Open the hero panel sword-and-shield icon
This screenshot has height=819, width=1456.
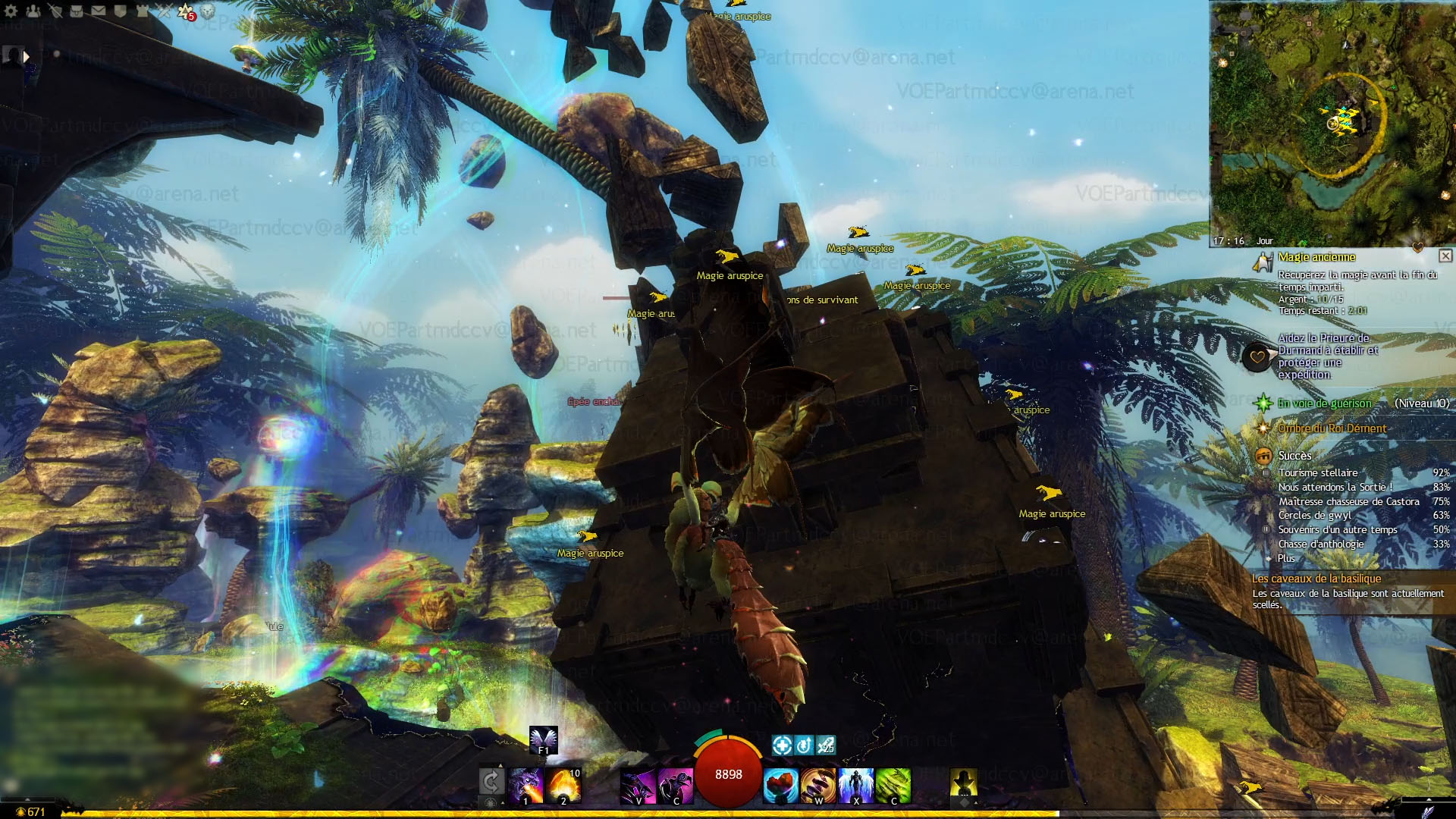[55, 11]
